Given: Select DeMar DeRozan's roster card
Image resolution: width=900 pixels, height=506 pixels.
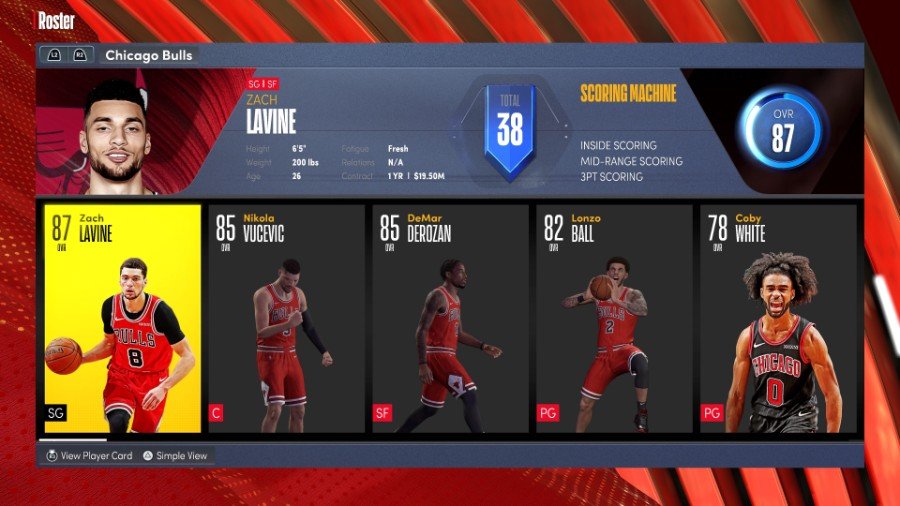Looking at the screenshot, I should click(449, 318).
